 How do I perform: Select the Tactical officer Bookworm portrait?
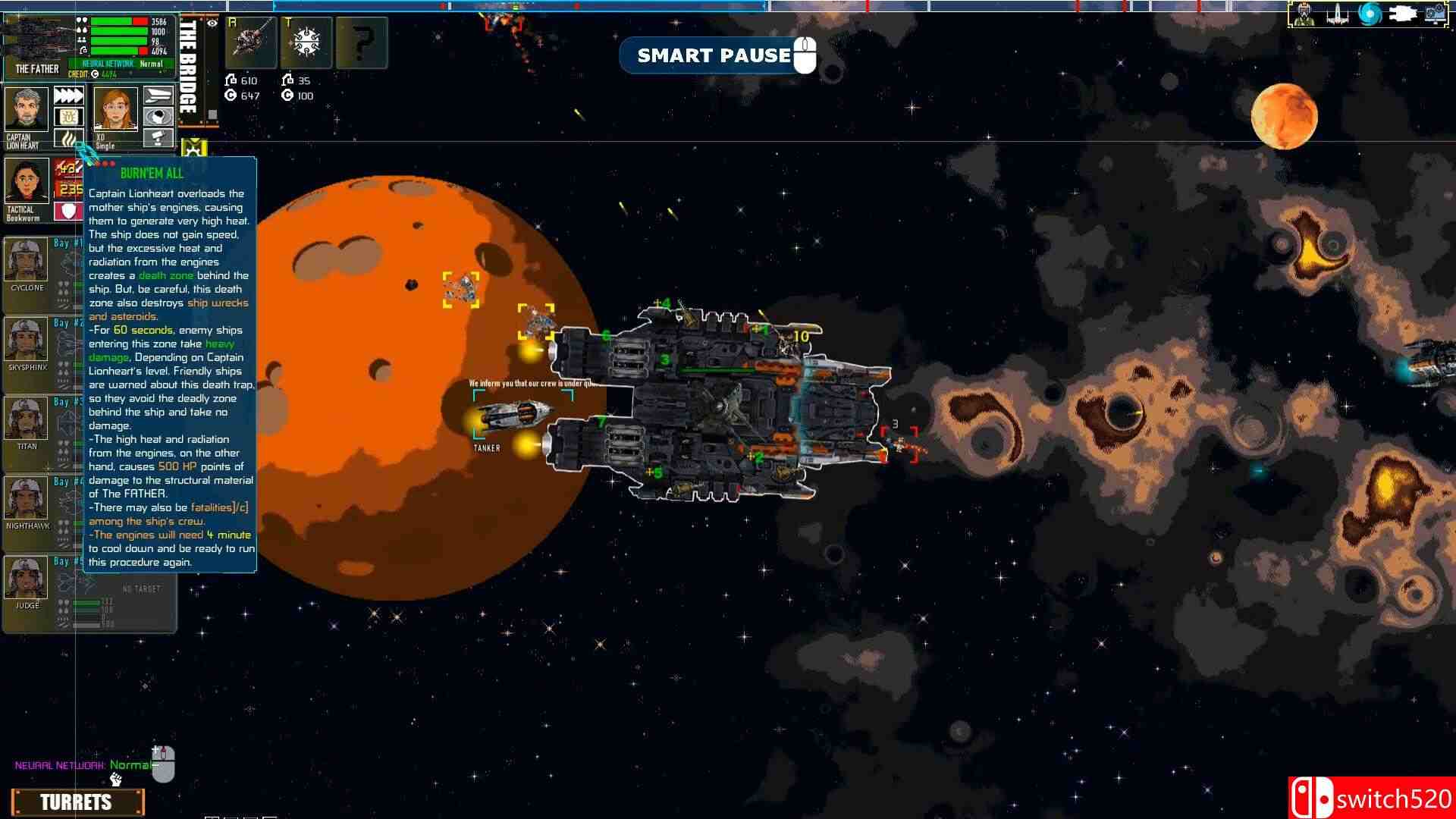(x=27, y=181)
